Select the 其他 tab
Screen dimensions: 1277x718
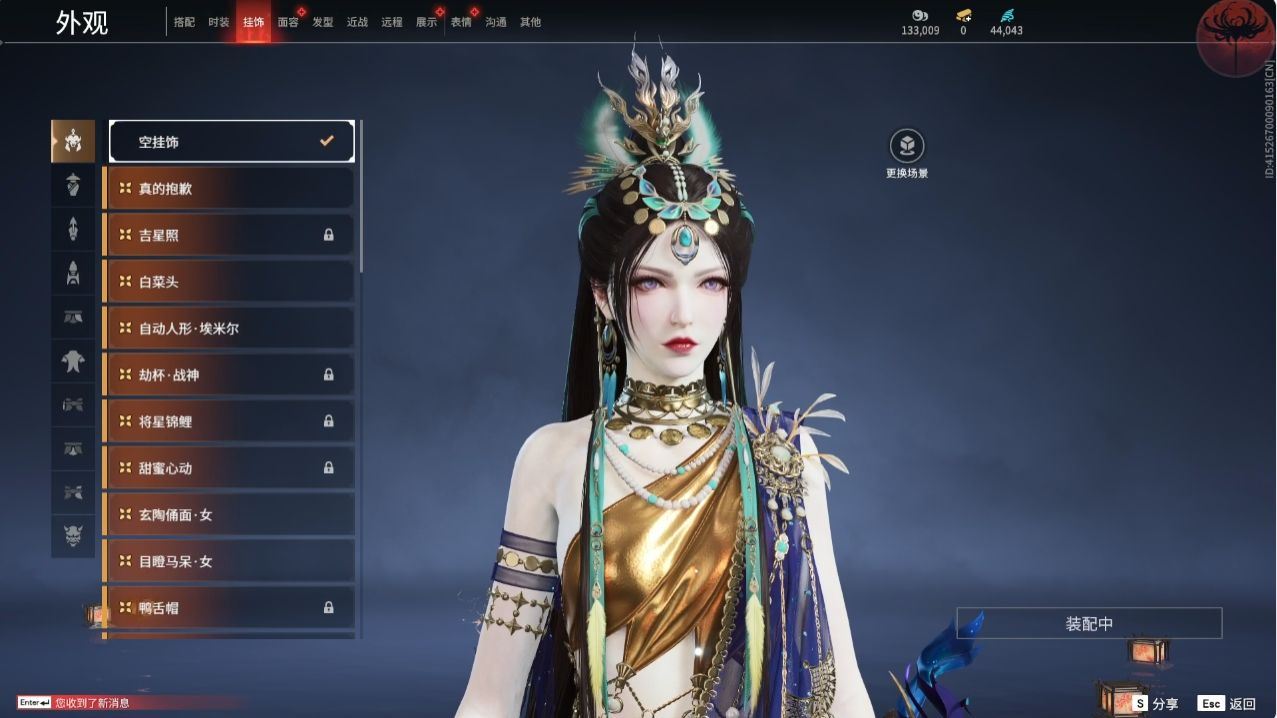tap(530, 22)
